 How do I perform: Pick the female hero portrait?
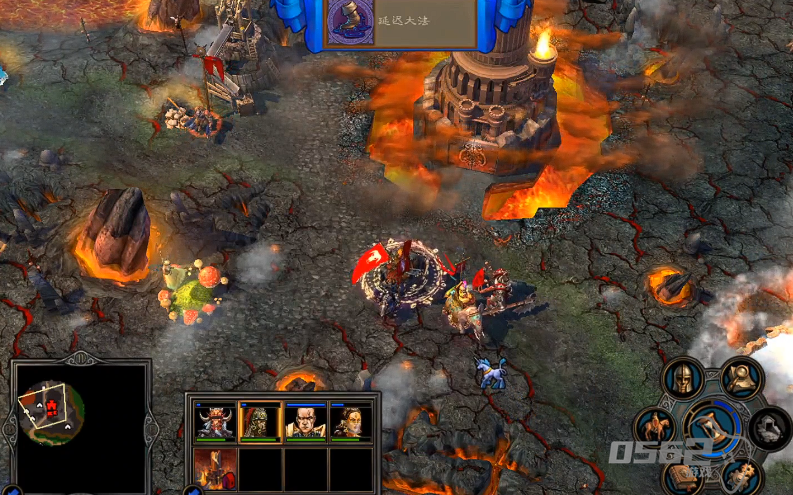(350, 422)
